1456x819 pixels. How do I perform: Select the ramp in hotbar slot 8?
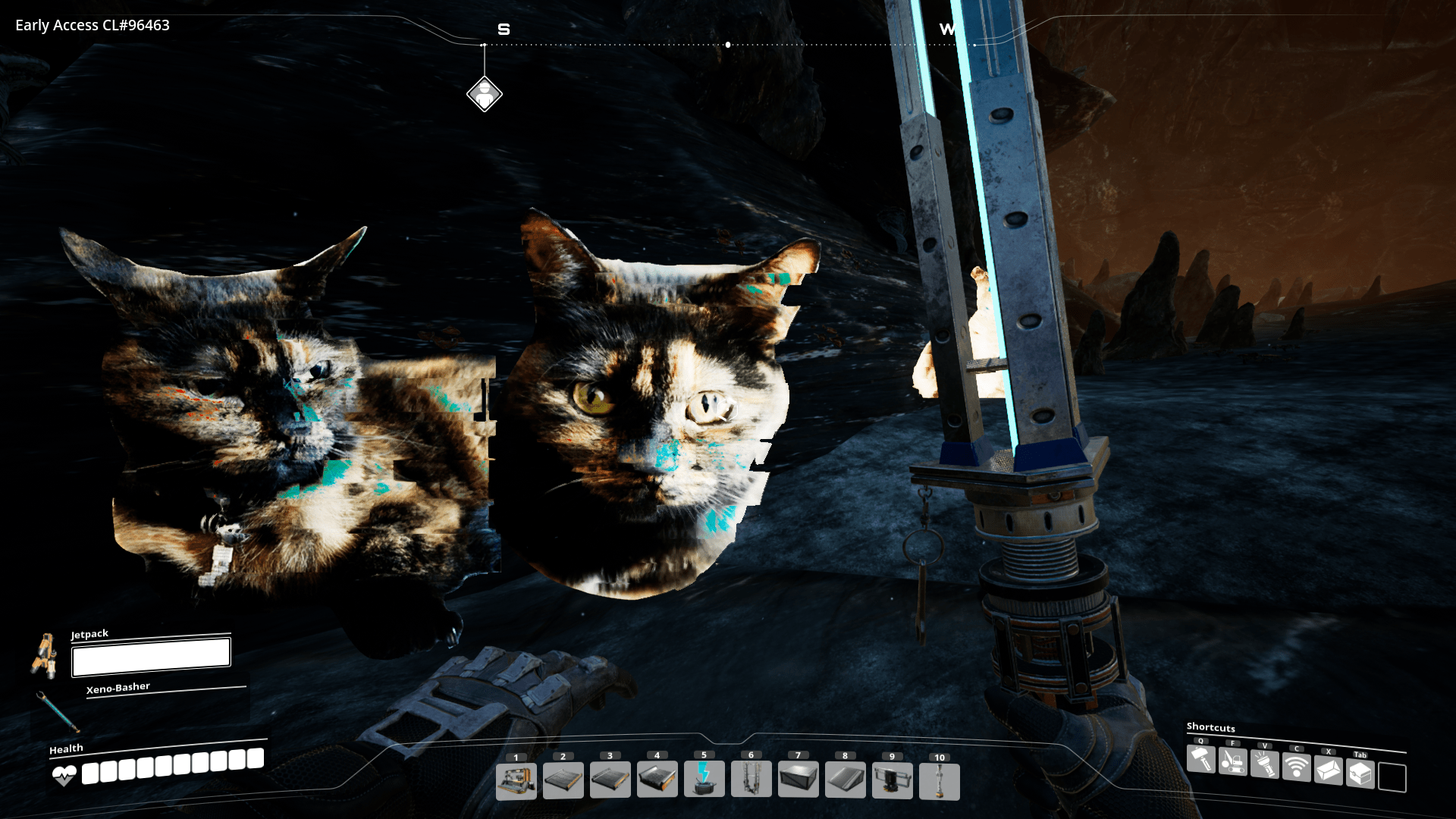coord(846,781)
